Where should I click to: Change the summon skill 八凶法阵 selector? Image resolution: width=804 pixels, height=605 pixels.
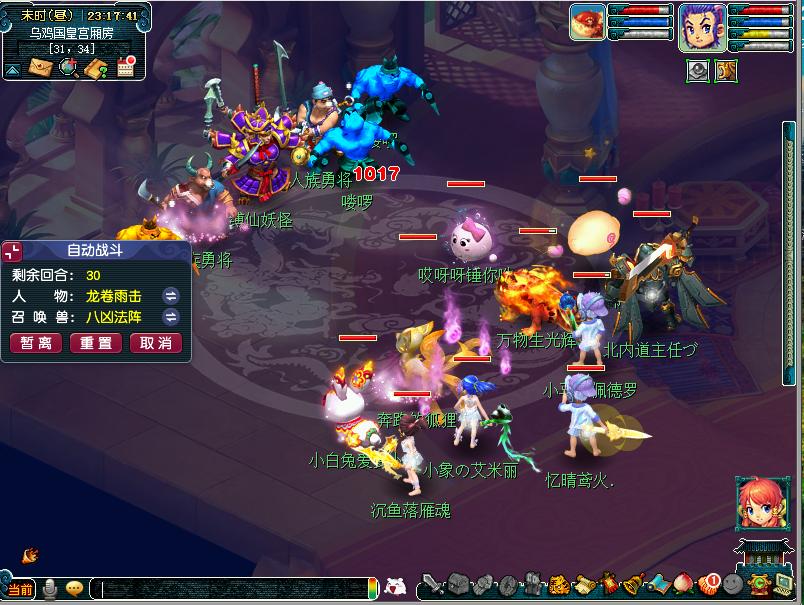pos(170,318)
